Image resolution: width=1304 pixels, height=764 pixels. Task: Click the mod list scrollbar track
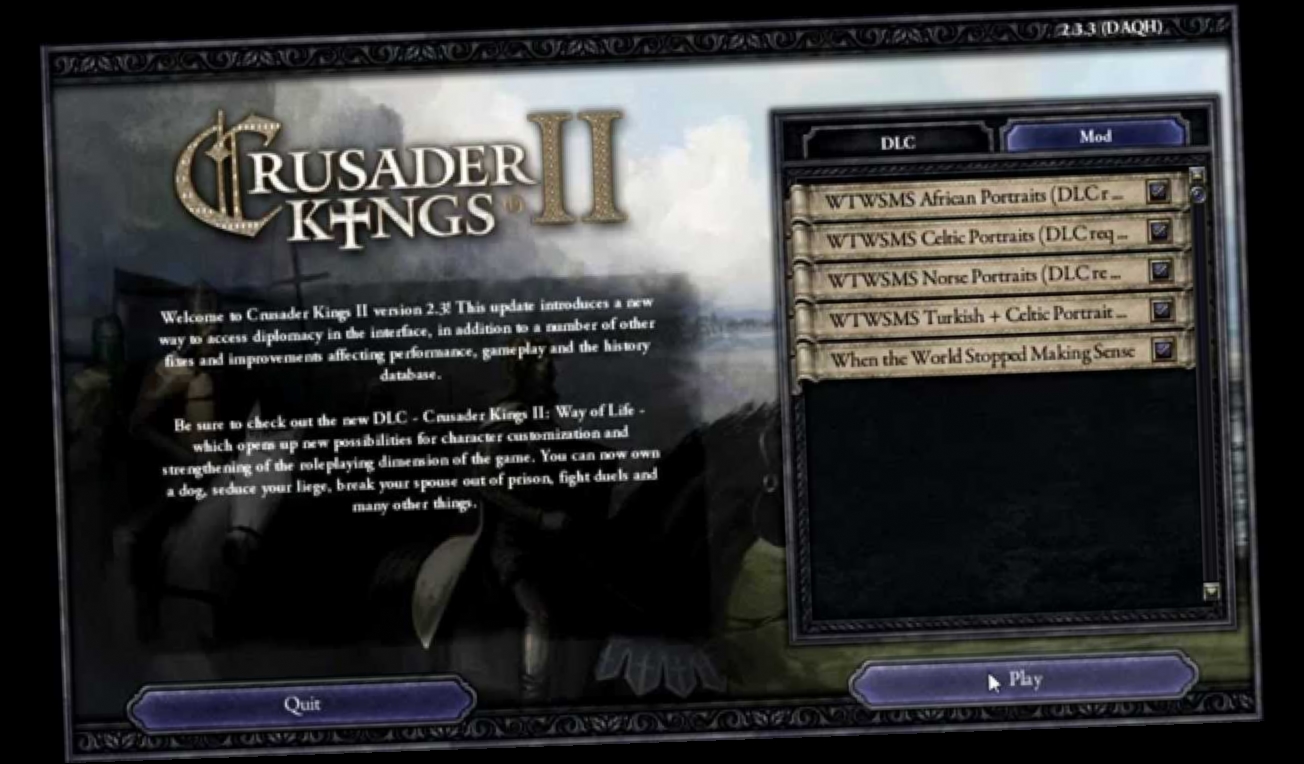[1209, 400]
